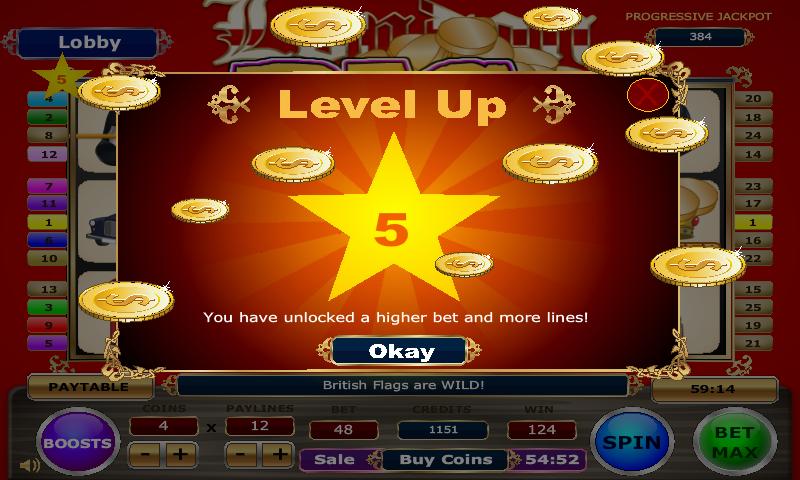The height and width of the screenshot is (480, 800).
Task: Confirm the Level Up popup with Okay
Action: click(x=400, y=351)
